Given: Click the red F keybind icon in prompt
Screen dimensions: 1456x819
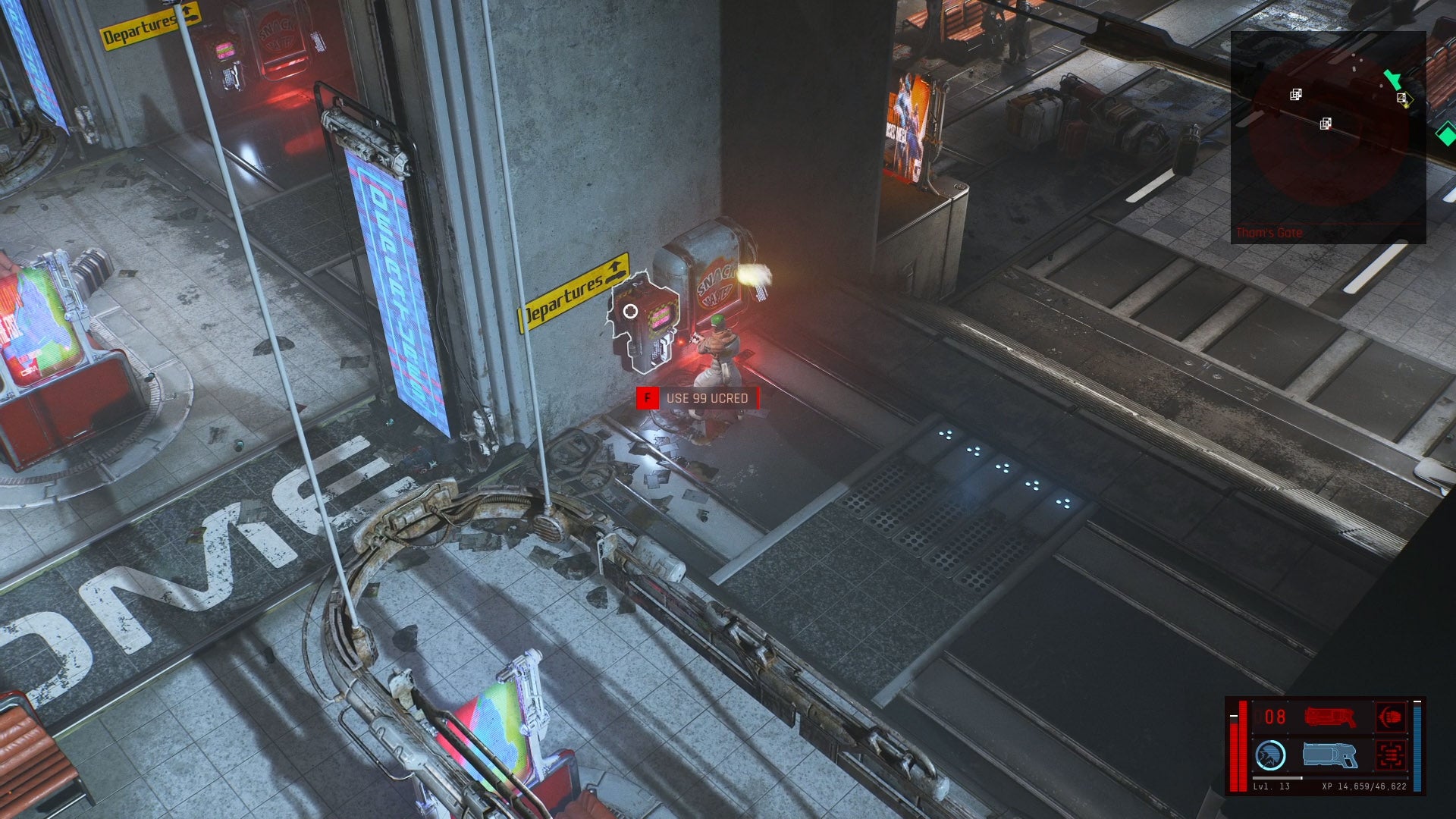Looking at the screenshot, I should tap(646, 396).
